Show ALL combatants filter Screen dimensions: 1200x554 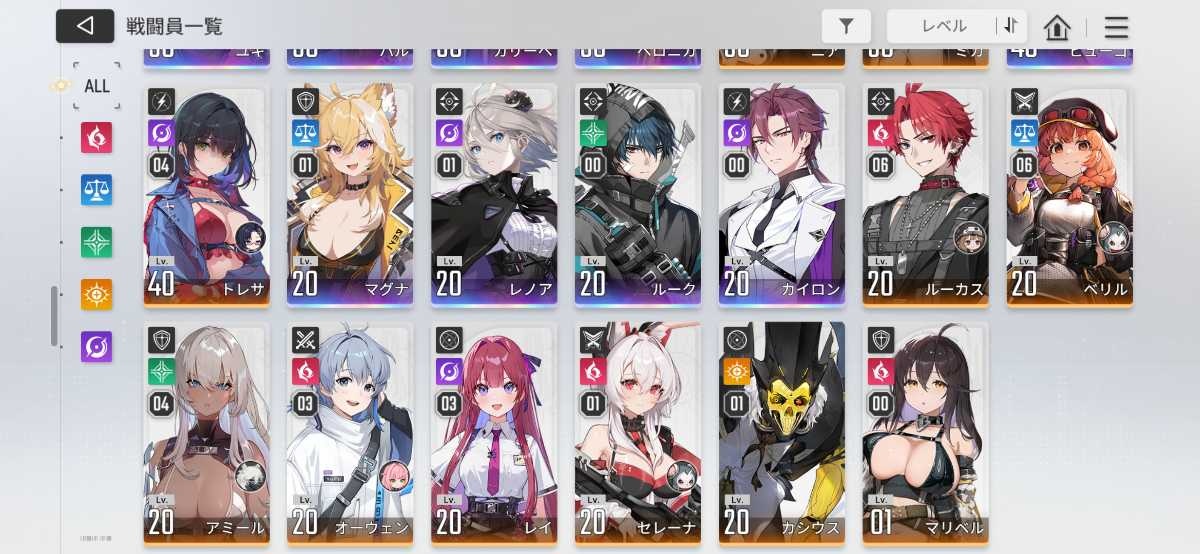96,86
